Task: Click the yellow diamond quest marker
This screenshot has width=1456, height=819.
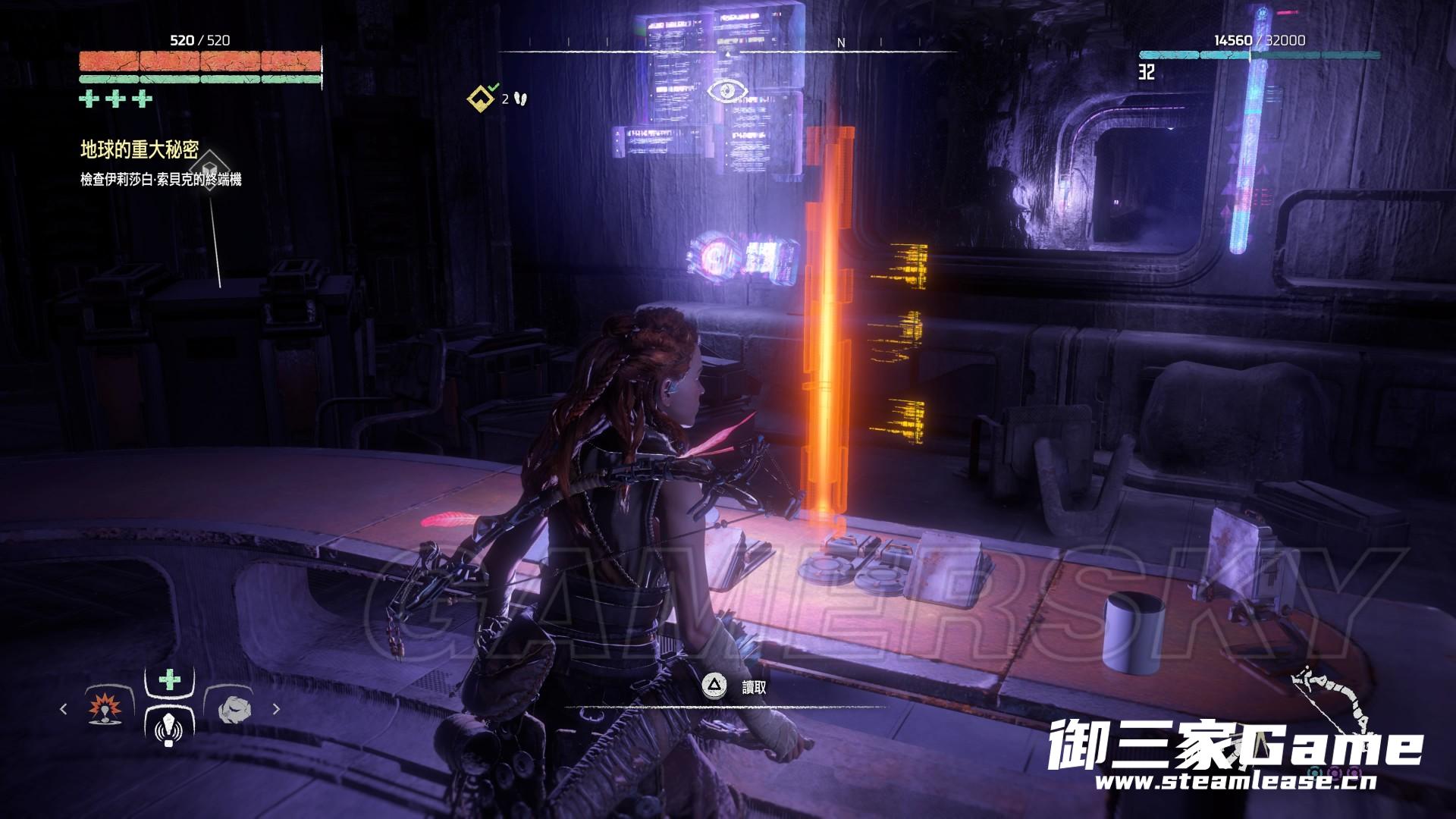Action: 481,98
